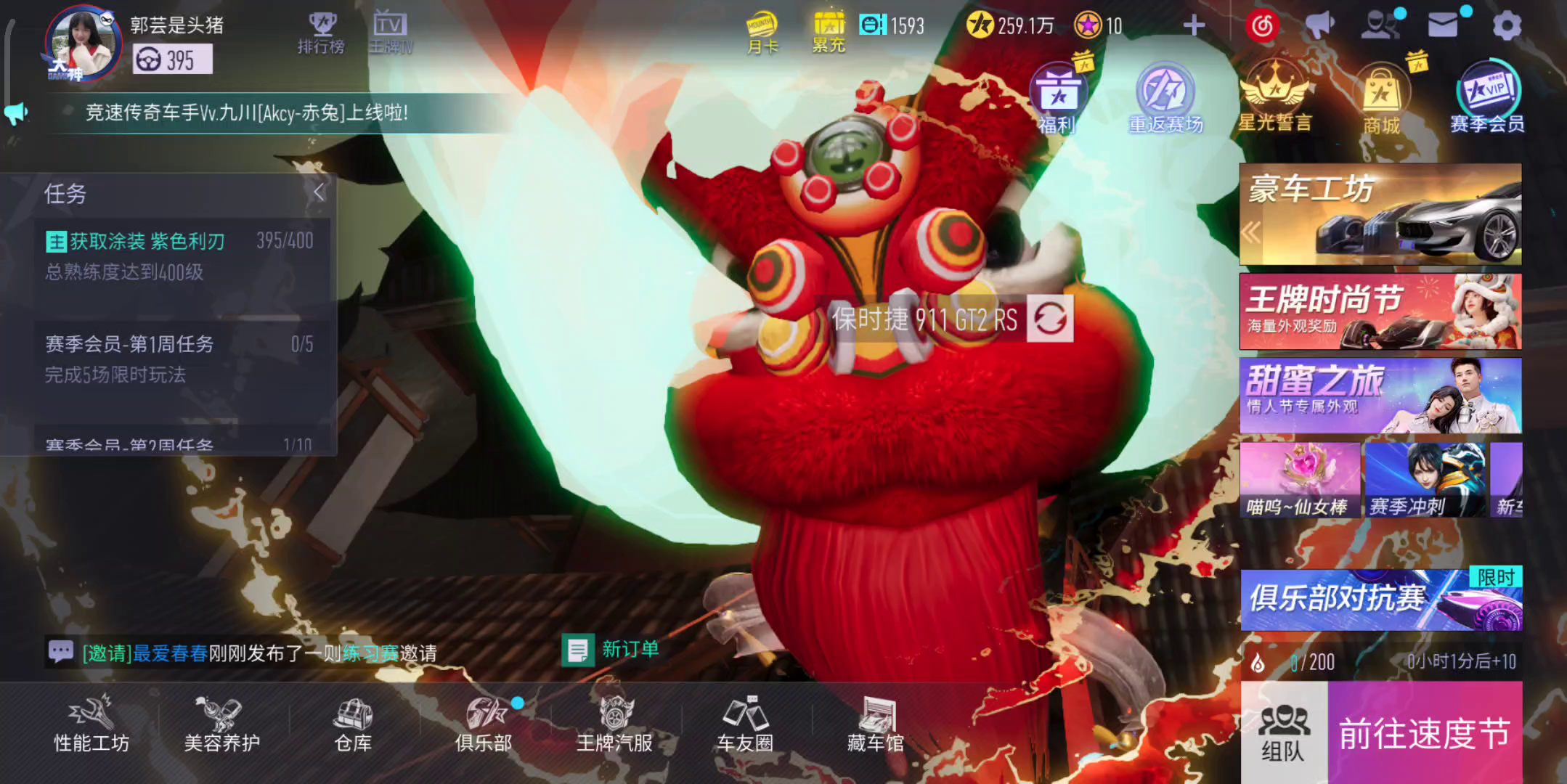
Task: Enter the 俱乐部对抗赛 limited-time mode
Action: point(1380,600)
